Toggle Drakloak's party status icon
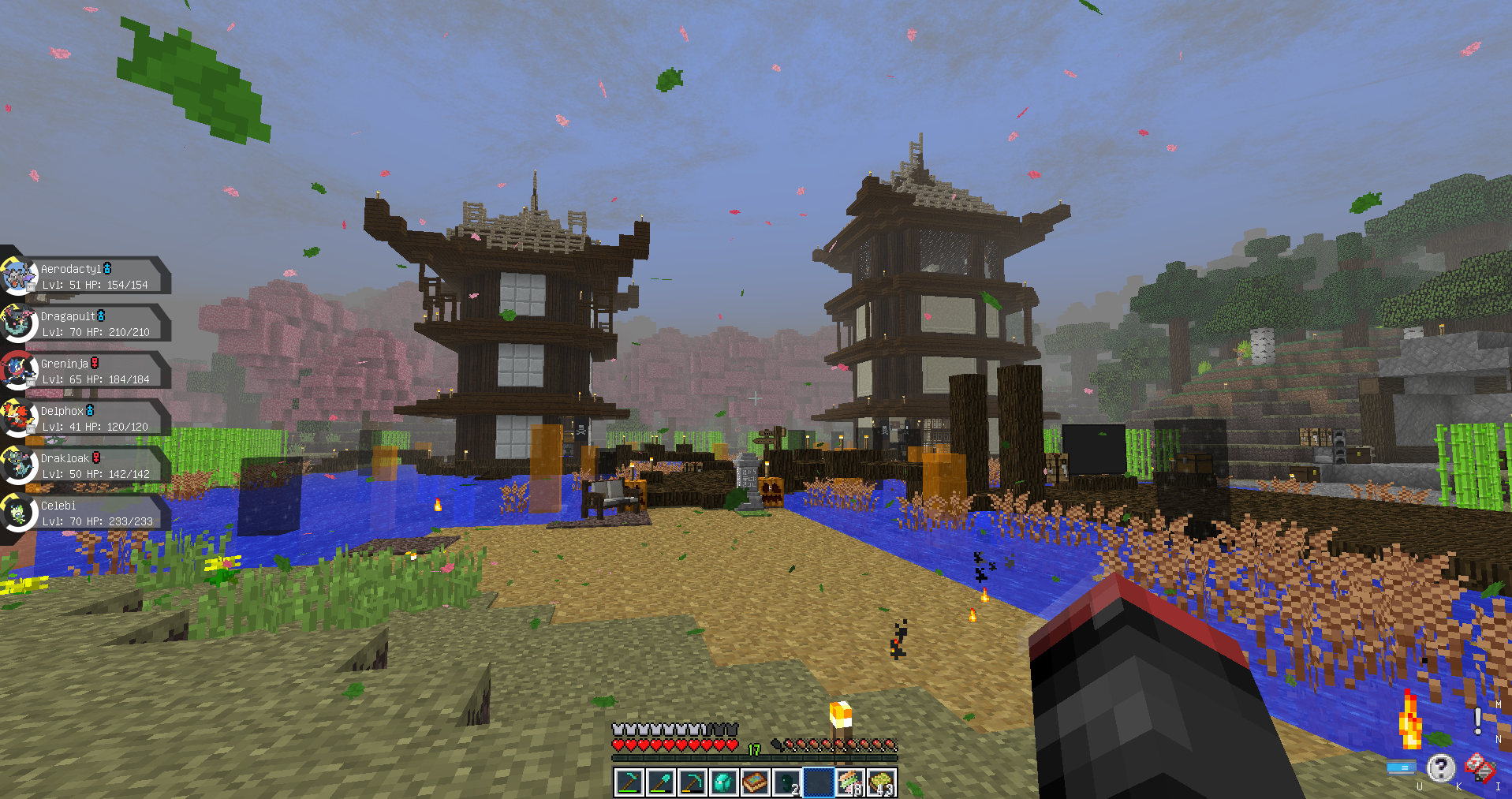Image resolution: width=1512 pixels, height=799 pixels. pyautogui.click(x=95, y=457)
